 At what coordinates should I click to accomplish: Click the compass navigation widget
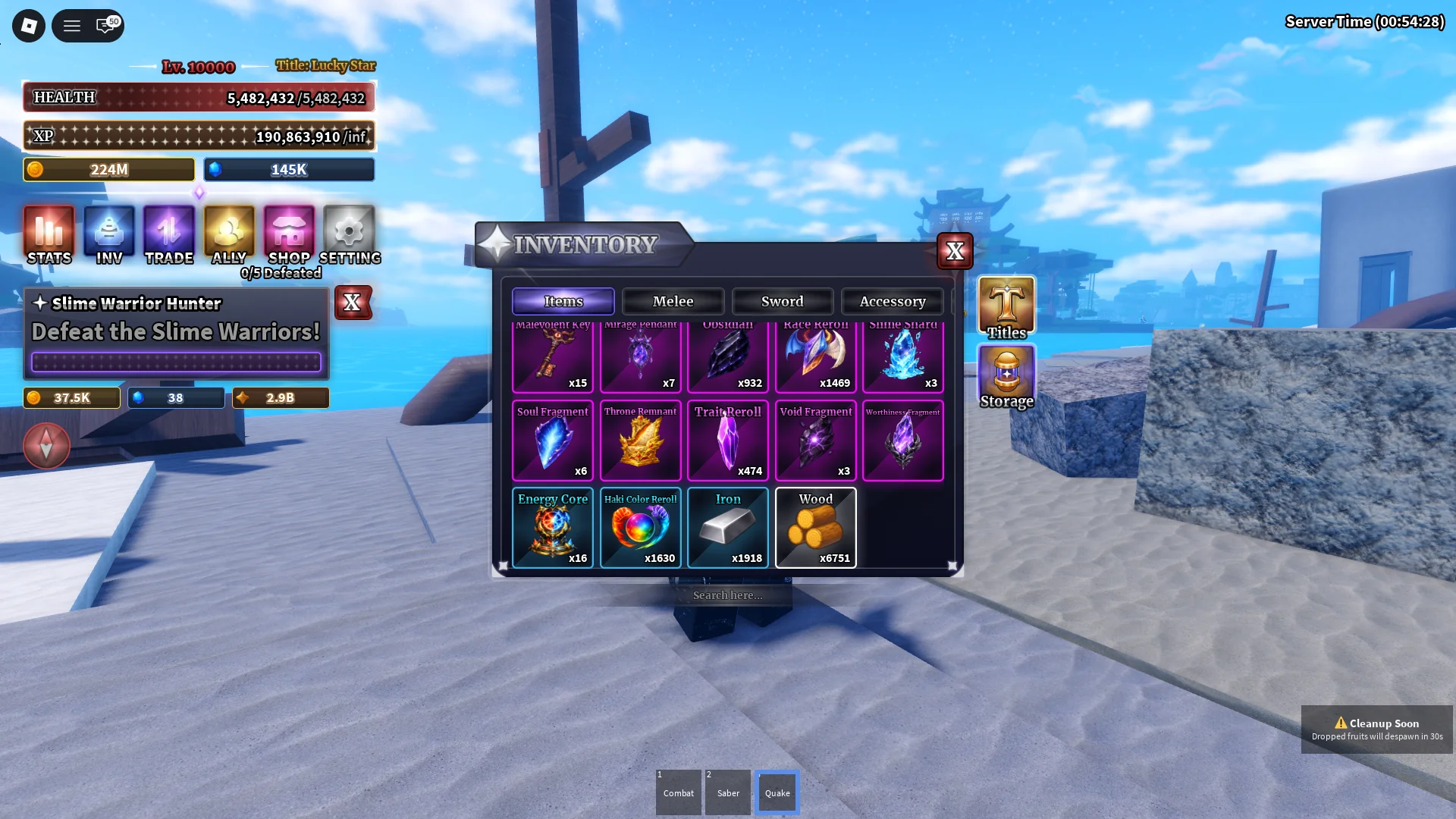click(x=46, y=446)
